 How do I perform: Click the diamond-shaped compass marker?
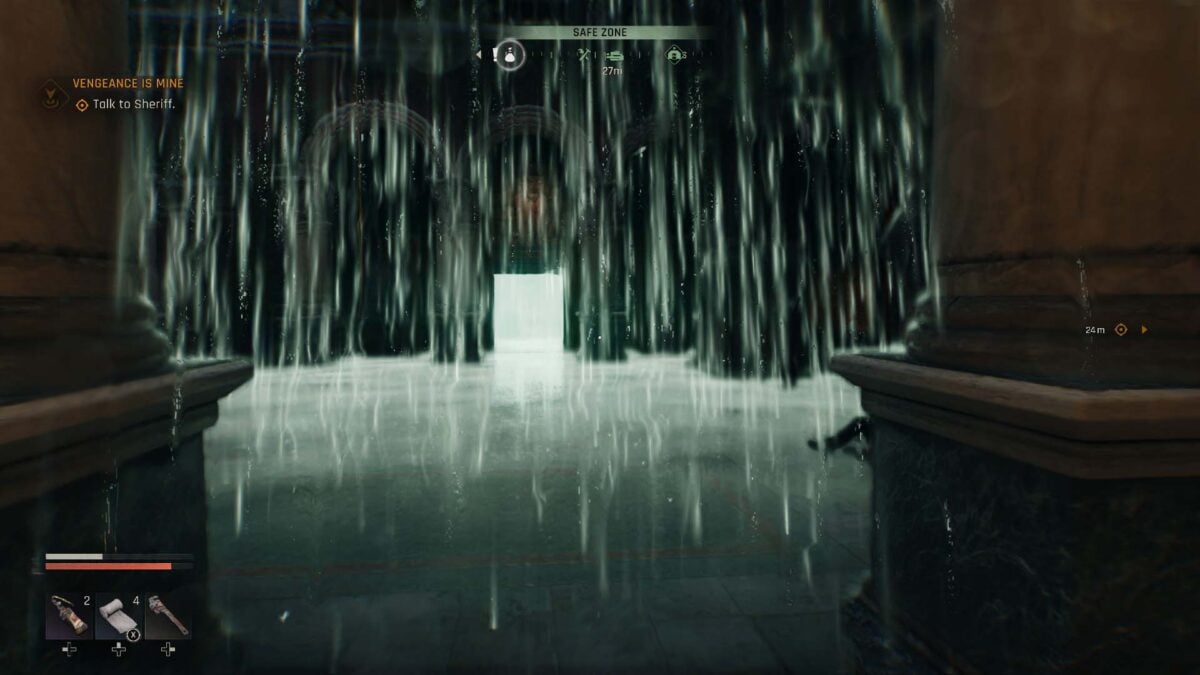pos(675,55)
